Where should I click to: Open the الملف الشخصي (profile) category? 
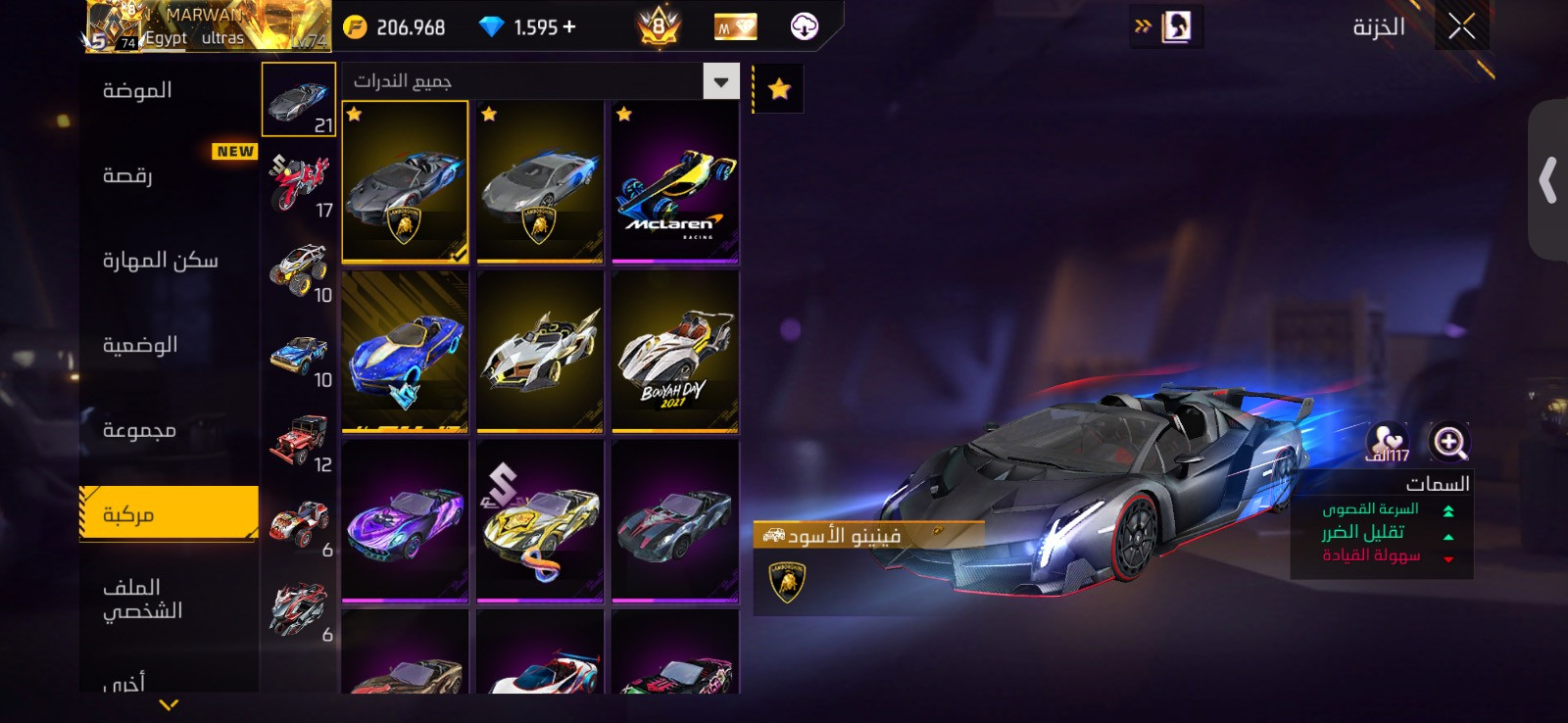click(x=143, y=599)
